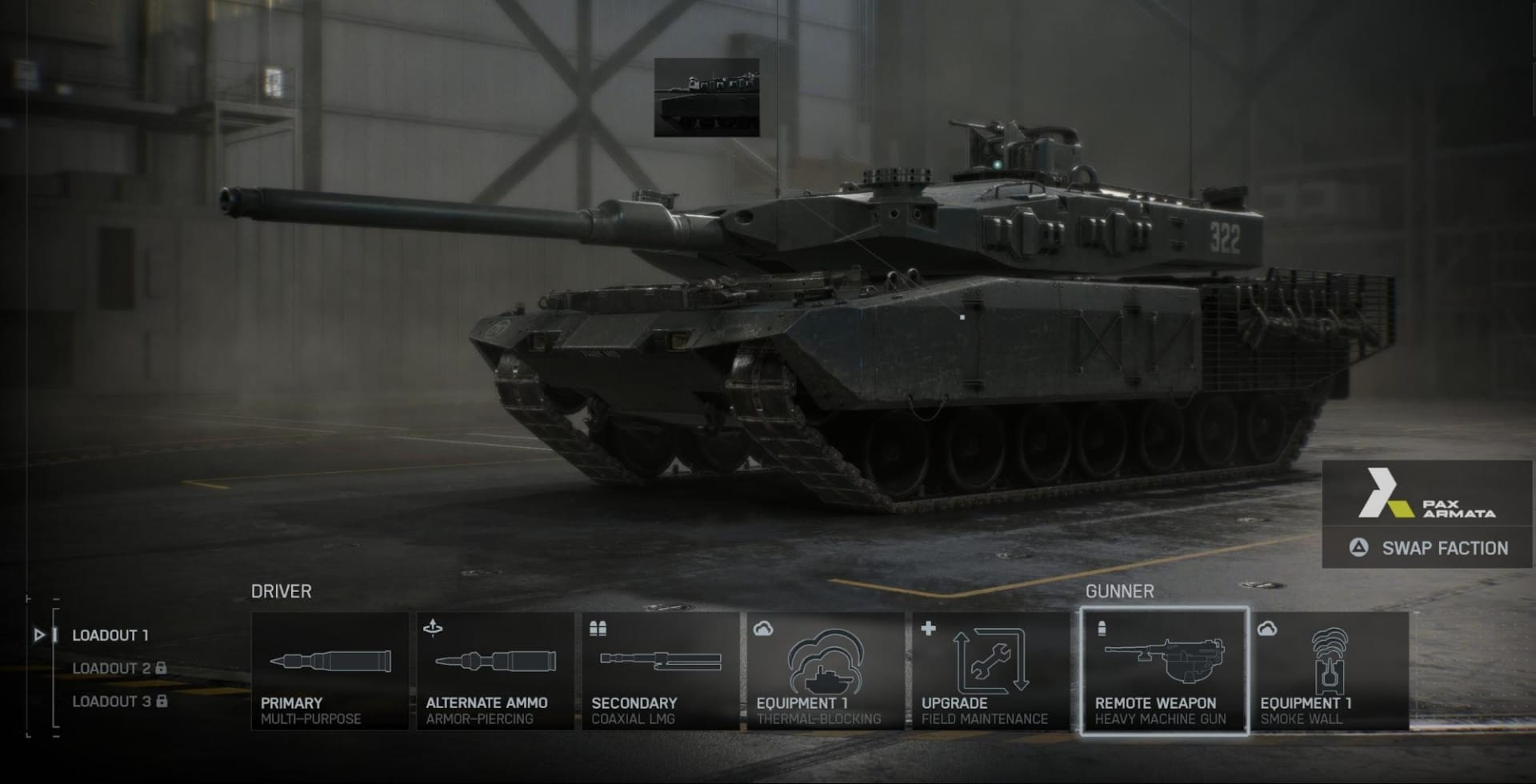This screenshot has height=784, width=1536.
Task: Open the Armor-Piercing Alternate Ammo slot
Action: (494, 672)
